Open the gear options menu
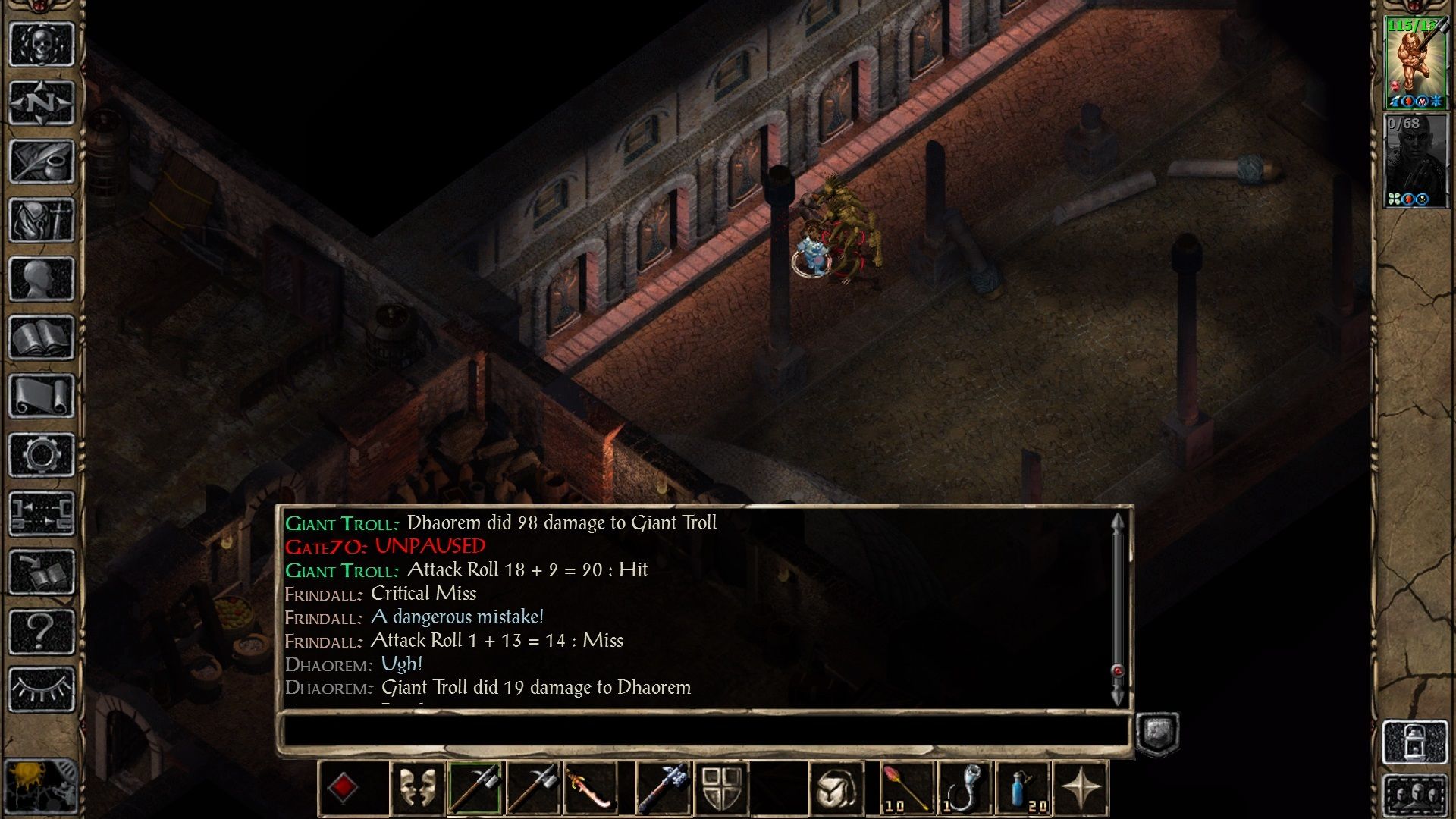This screenshot has width=1456, height=819. (x=42, y=455)
